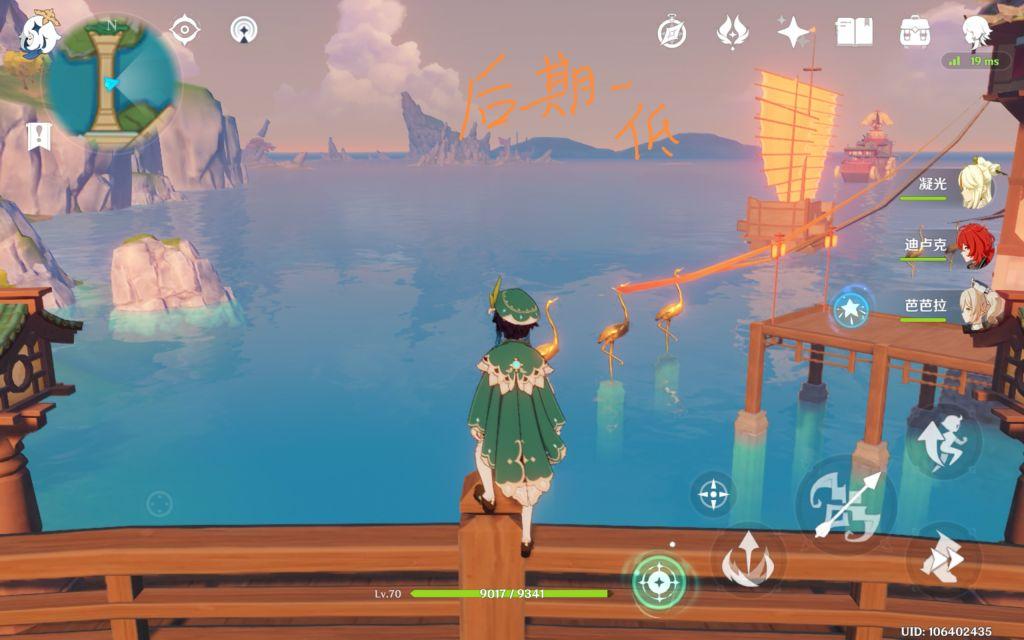
Task: Open the quest exclamation bookmark icon
Action: tap(38, 135)
